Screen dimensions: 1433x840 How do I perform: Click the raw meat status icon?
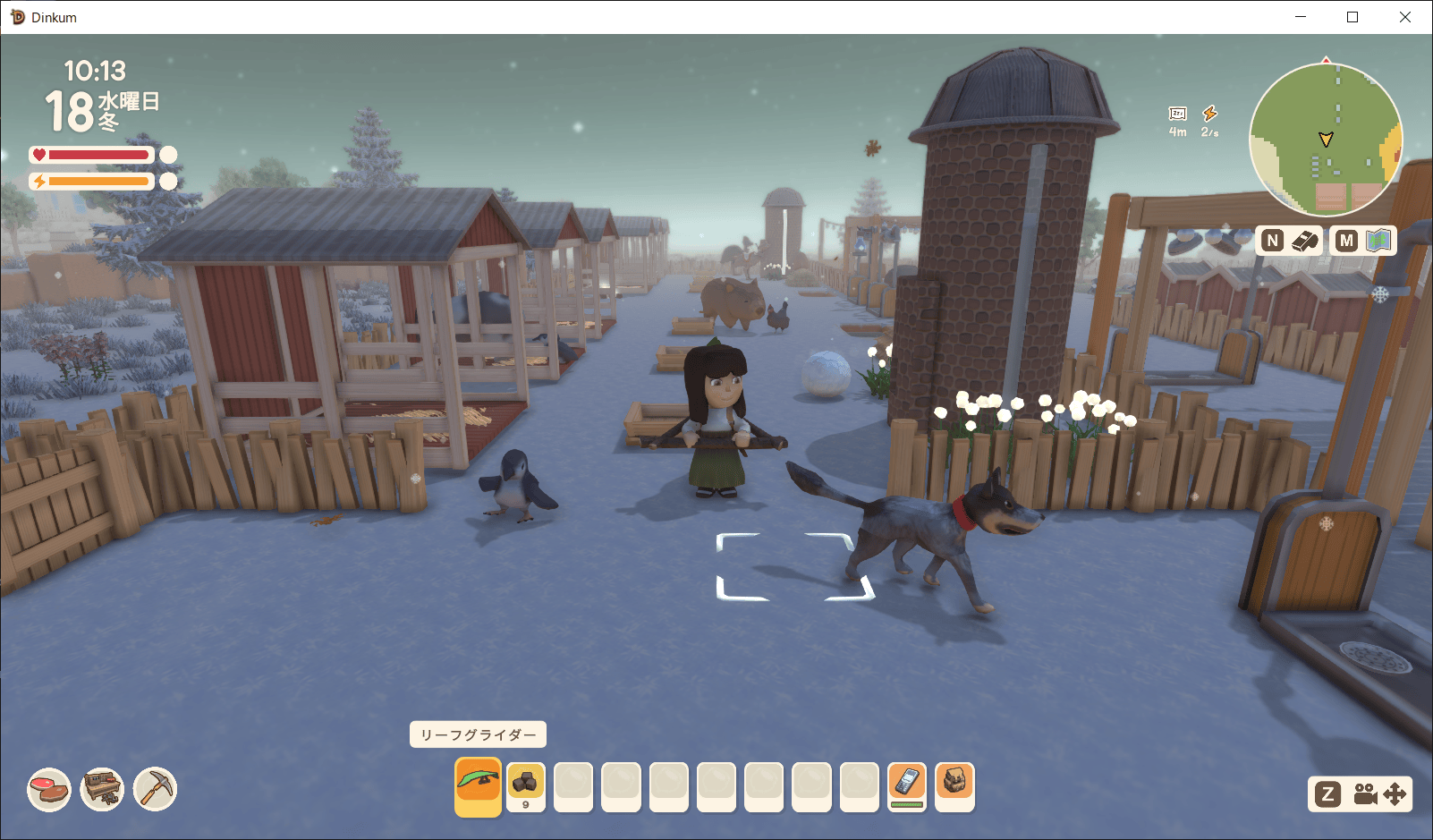pyautogui.click(x=49, y=790)
